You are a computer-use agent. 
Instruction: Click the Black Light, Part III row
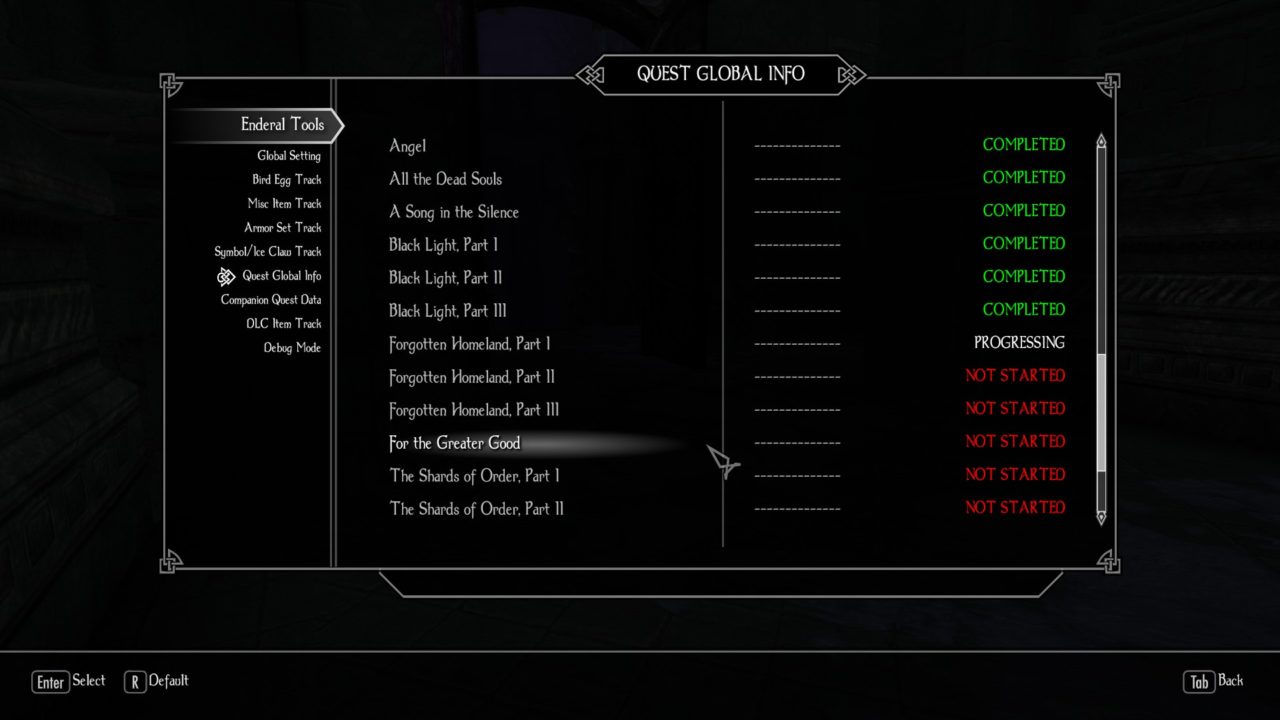coord(447,311)
